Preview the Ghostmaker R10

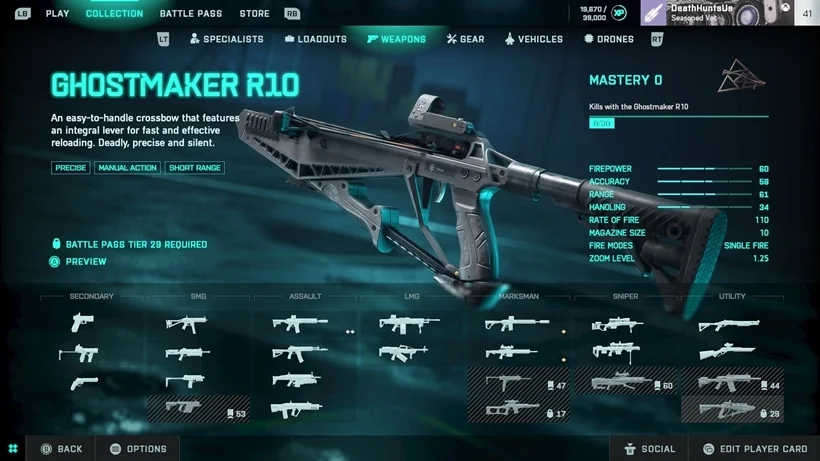point(85,262)
